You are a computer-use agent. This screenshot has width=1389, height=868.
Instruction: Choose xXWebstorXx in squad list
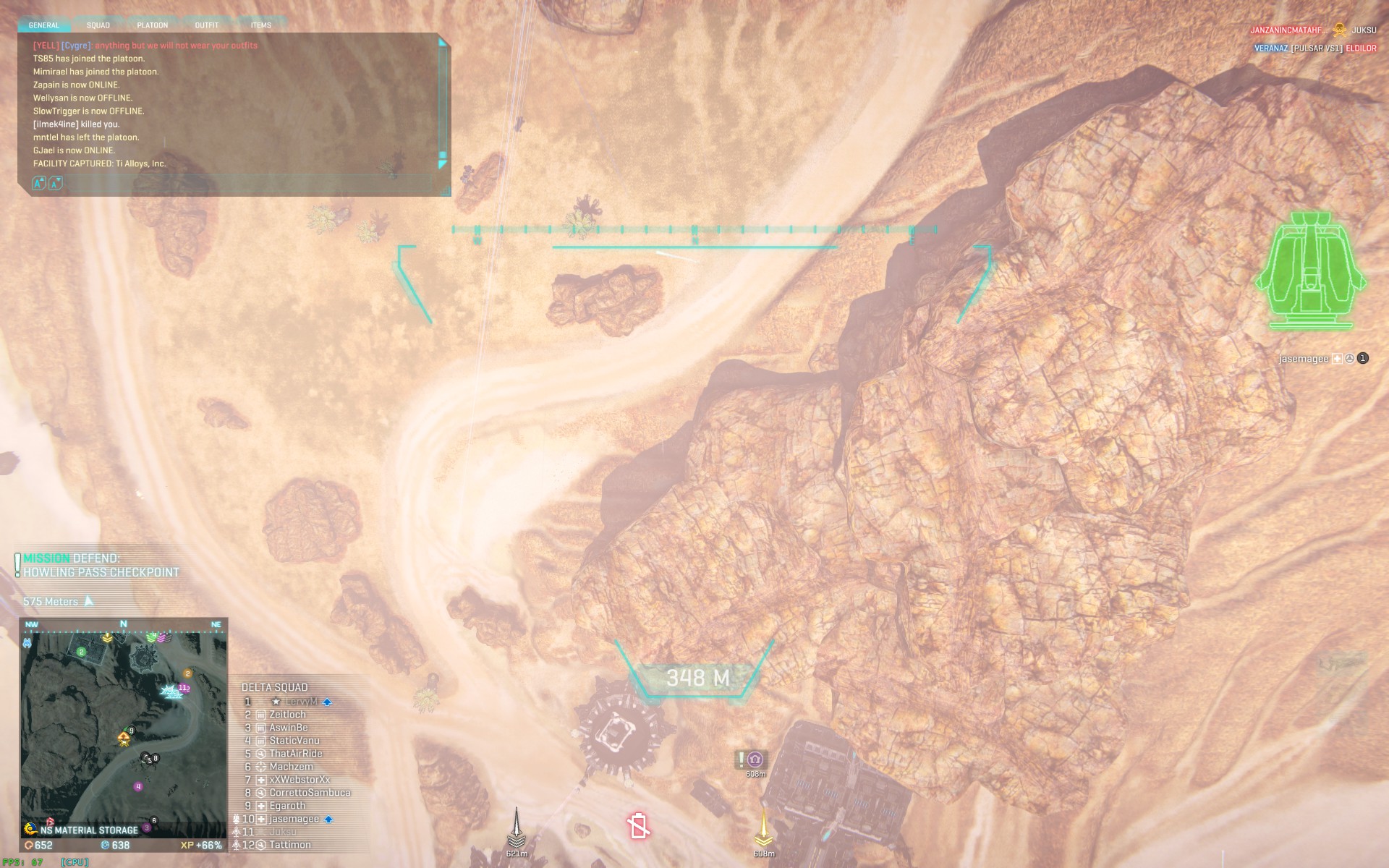pos(300,780)
